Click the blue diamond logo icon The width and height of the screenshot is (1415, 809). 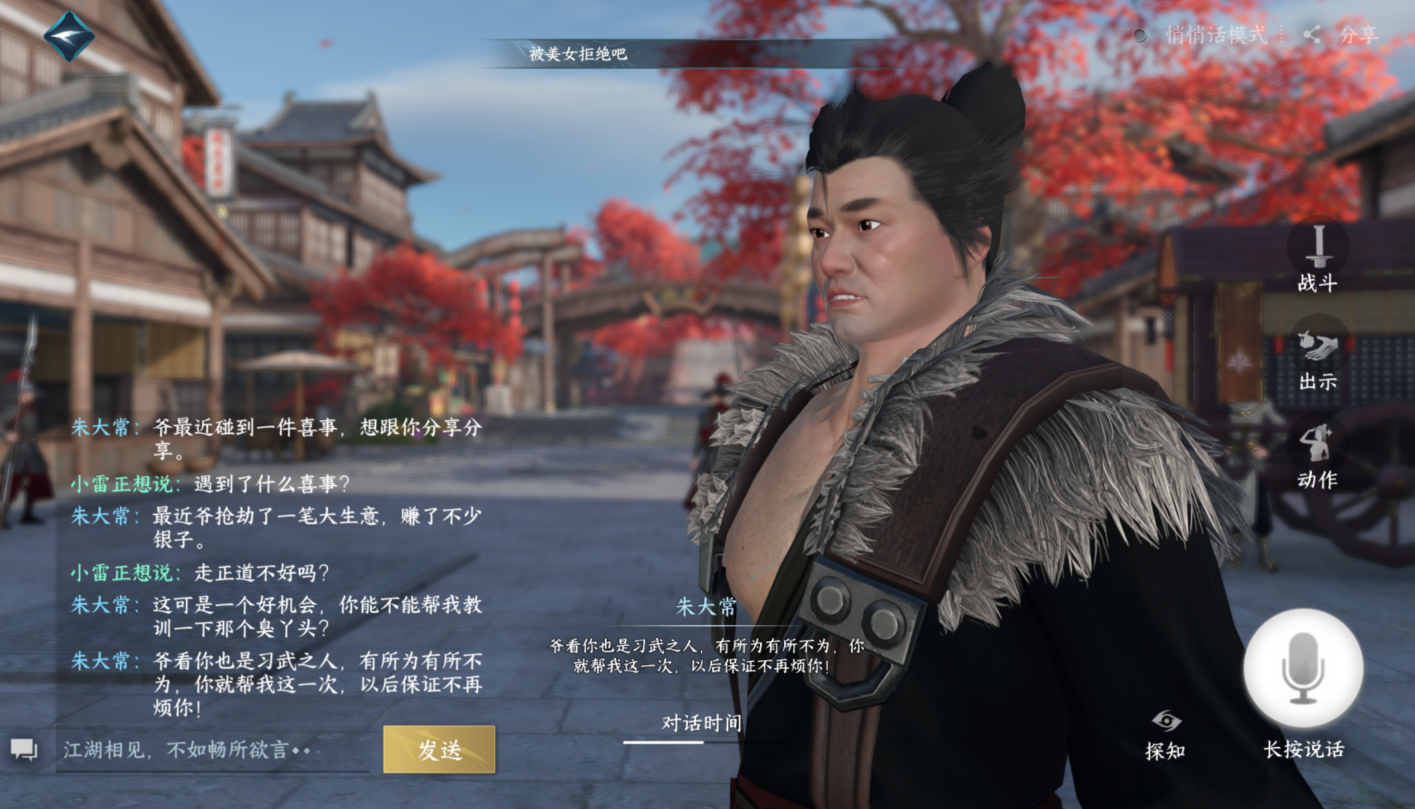(69, 36)
